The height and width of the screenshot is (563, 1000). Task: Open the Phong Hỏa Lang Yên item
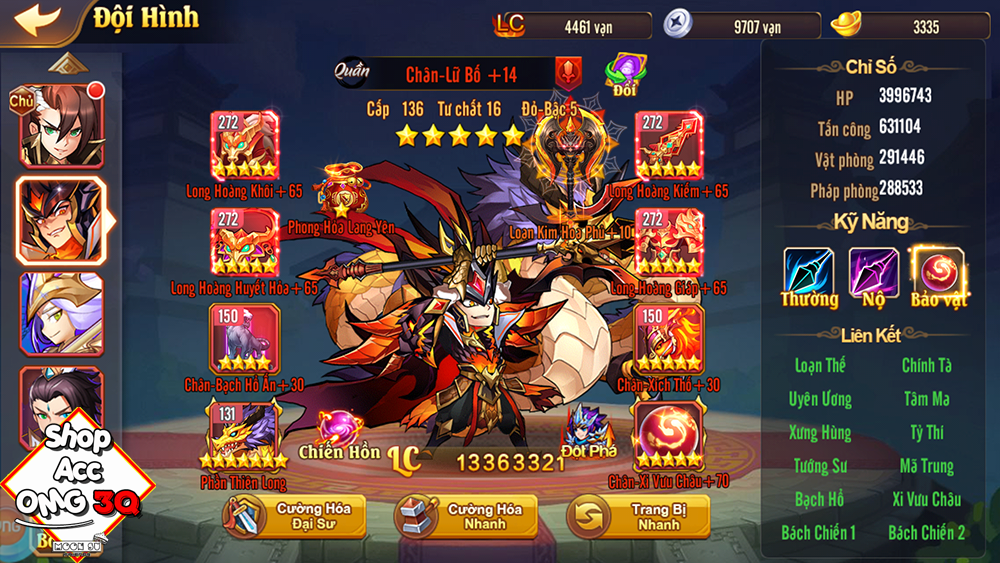[x=341, y=194]
